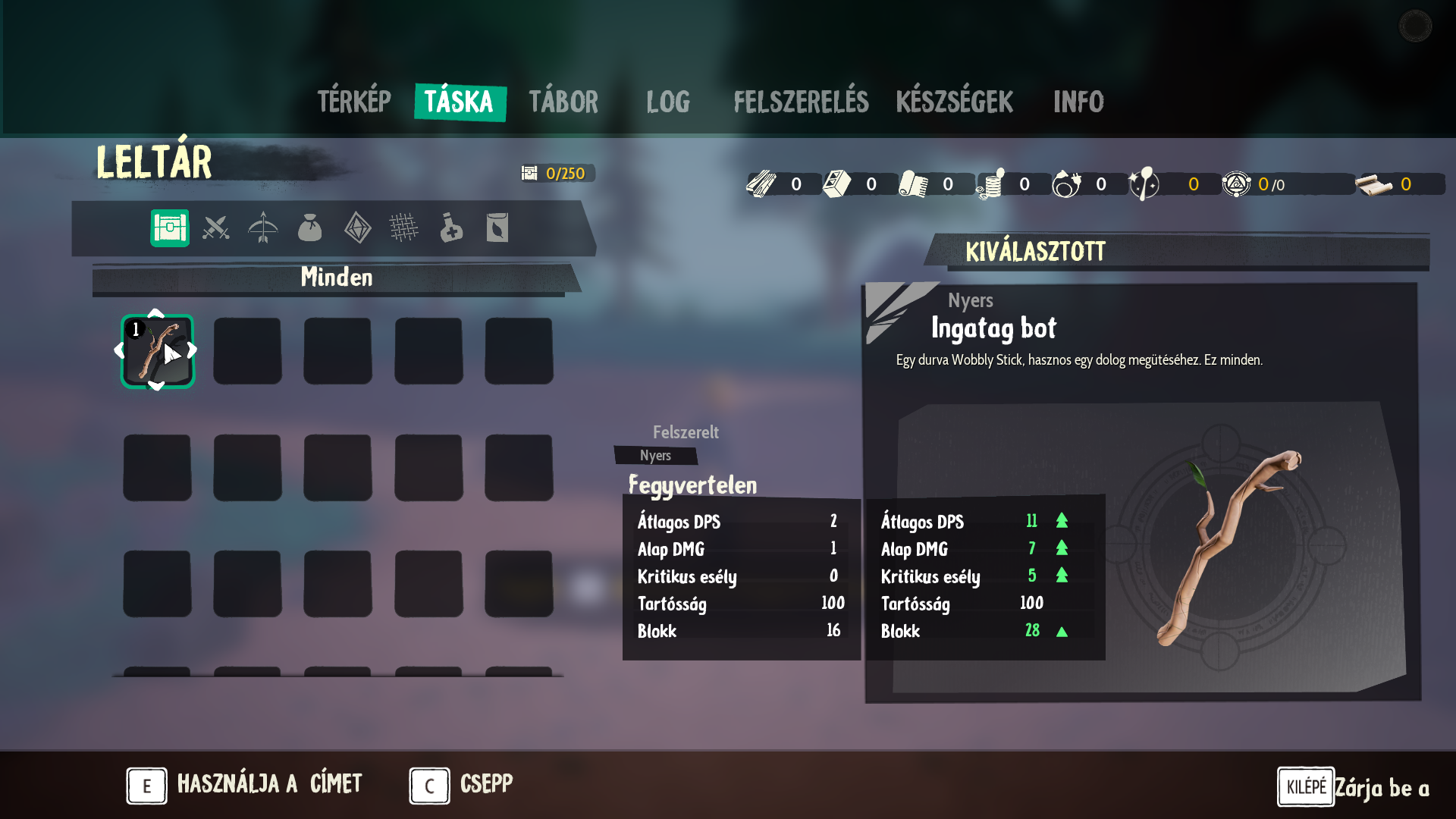Open the LOG tab
Screen dimensions: 1456x819
[668, 102]
